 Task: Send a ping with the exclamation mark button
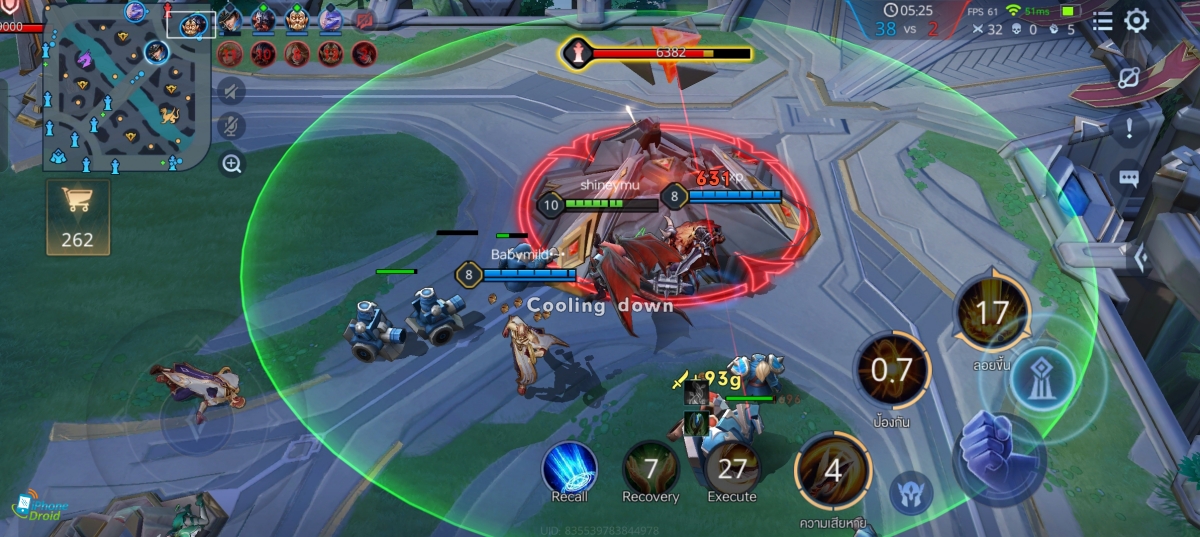coord(1129,127)
